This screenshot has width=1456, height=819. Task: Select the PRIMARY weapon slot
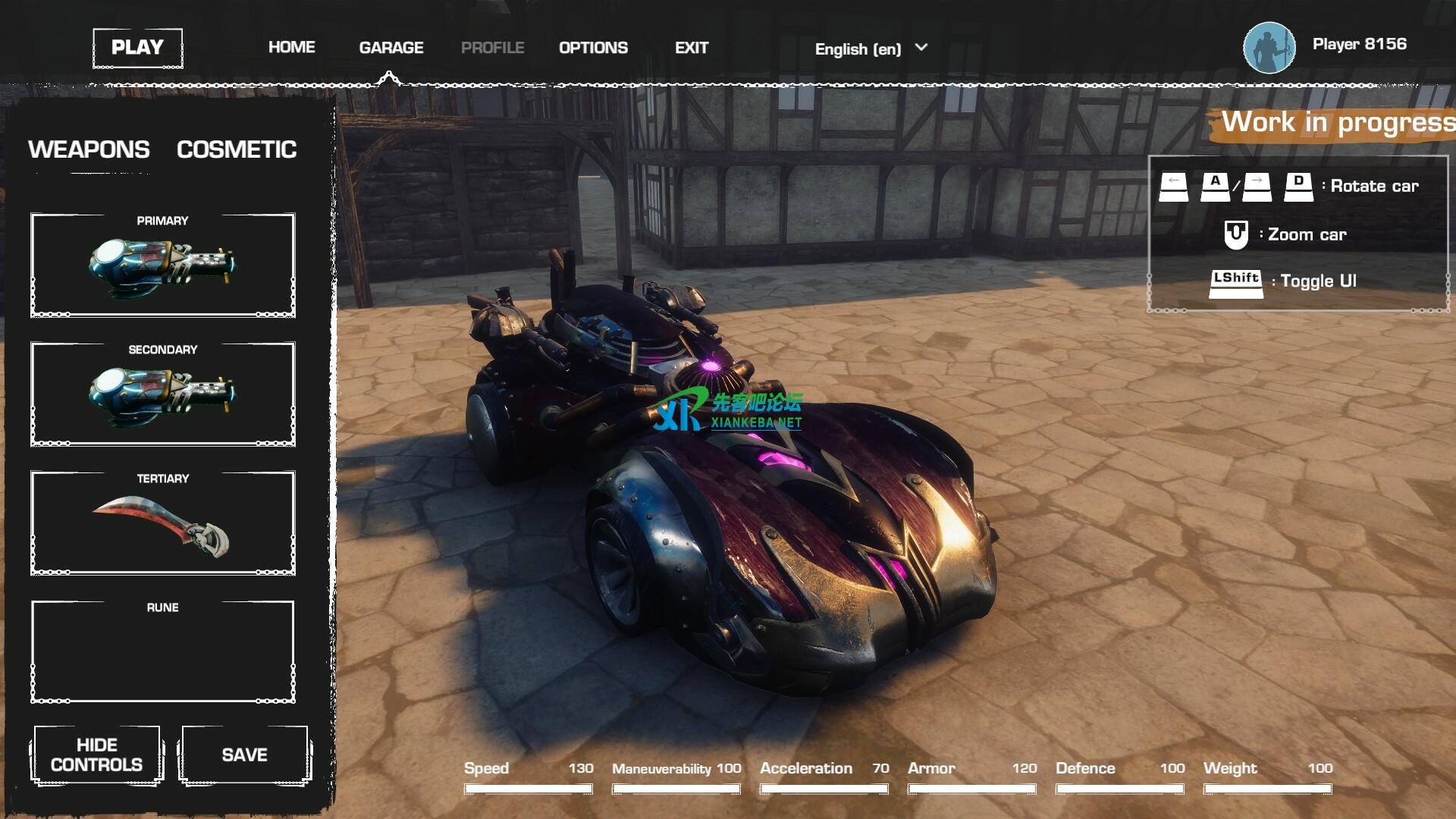162,265
